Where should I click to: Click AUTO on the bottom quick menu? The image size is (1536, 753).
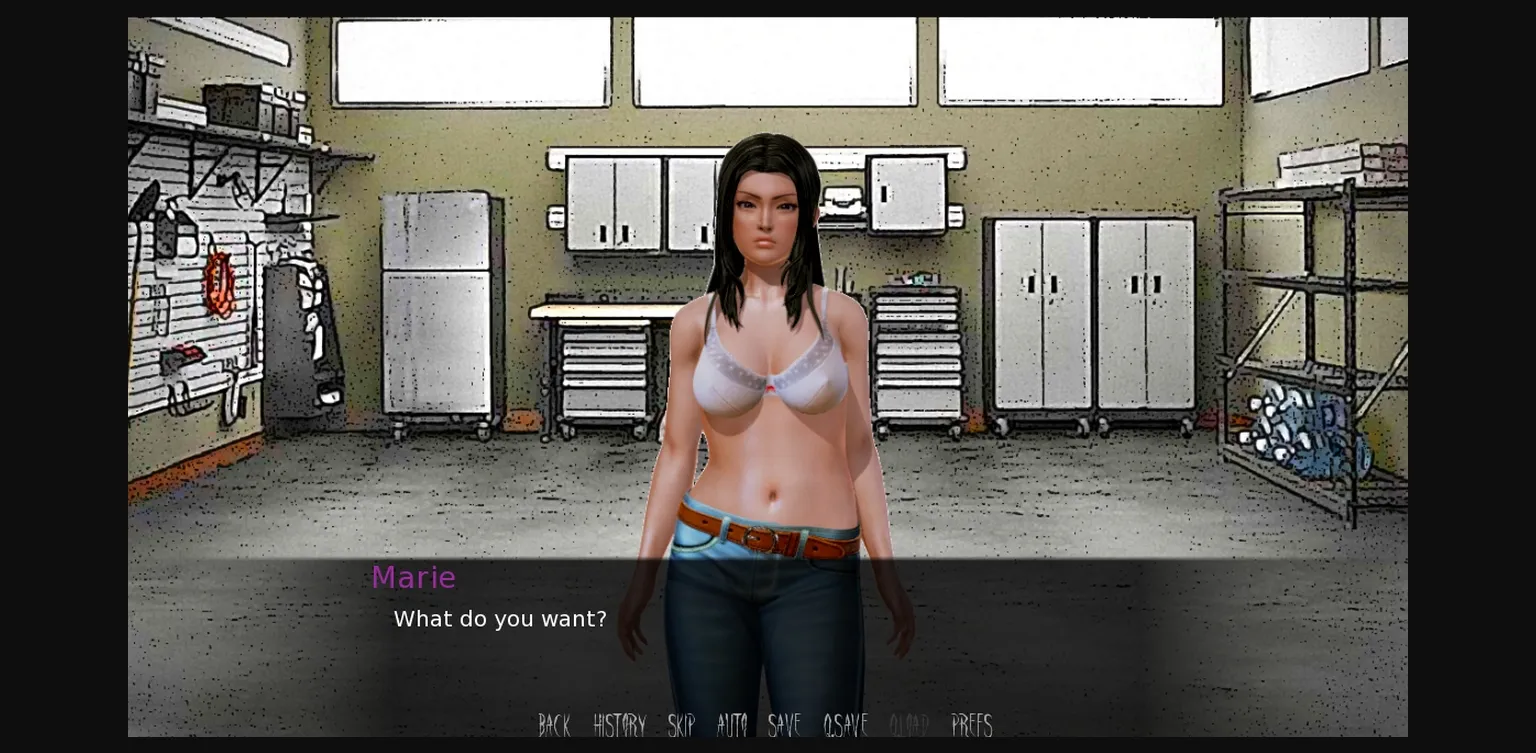(x=731, y=726)
